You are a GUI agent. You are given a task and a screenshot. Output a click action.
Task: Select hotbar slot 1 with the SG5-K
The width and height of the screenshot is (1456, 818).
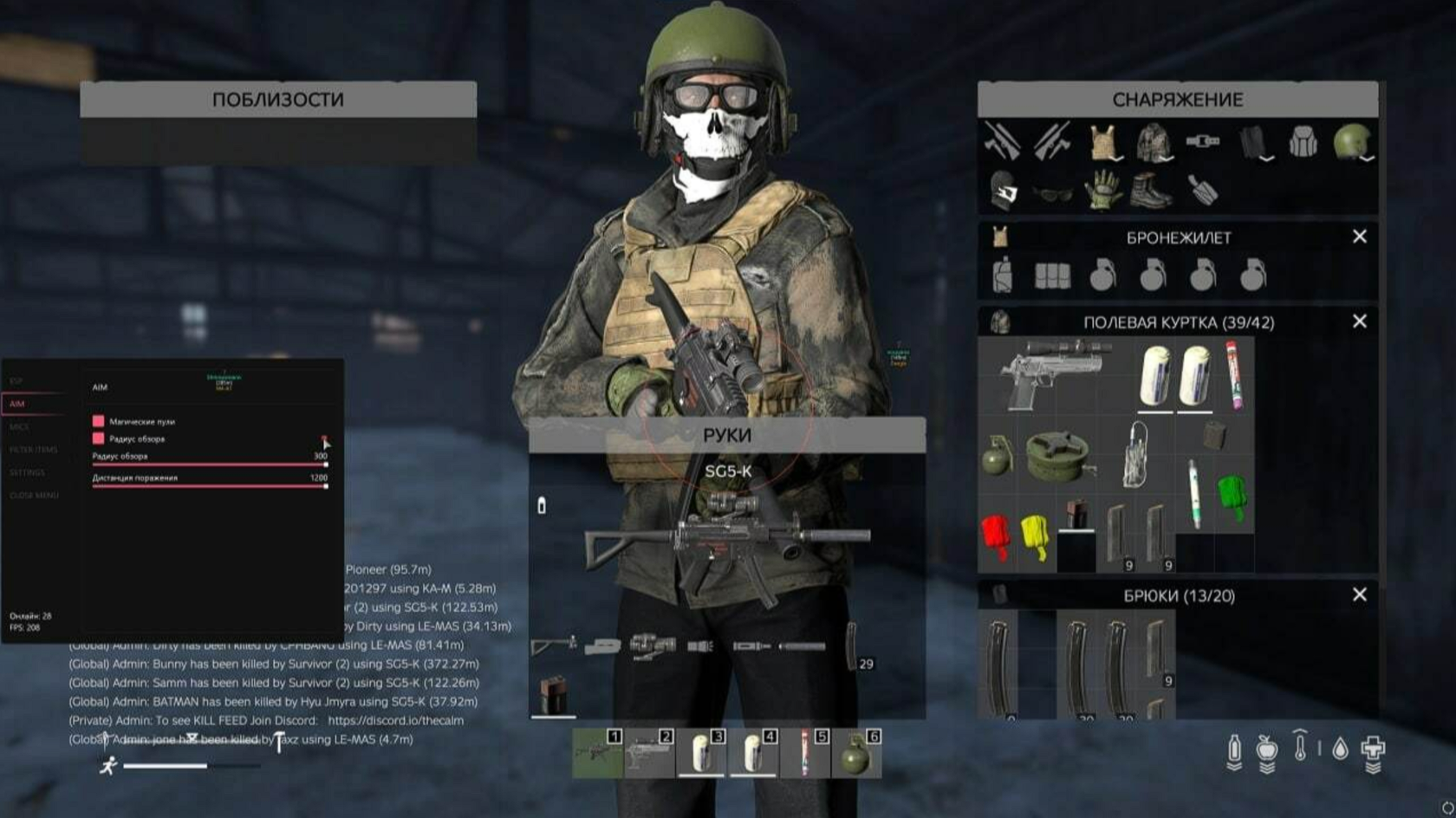pos(598,753)
